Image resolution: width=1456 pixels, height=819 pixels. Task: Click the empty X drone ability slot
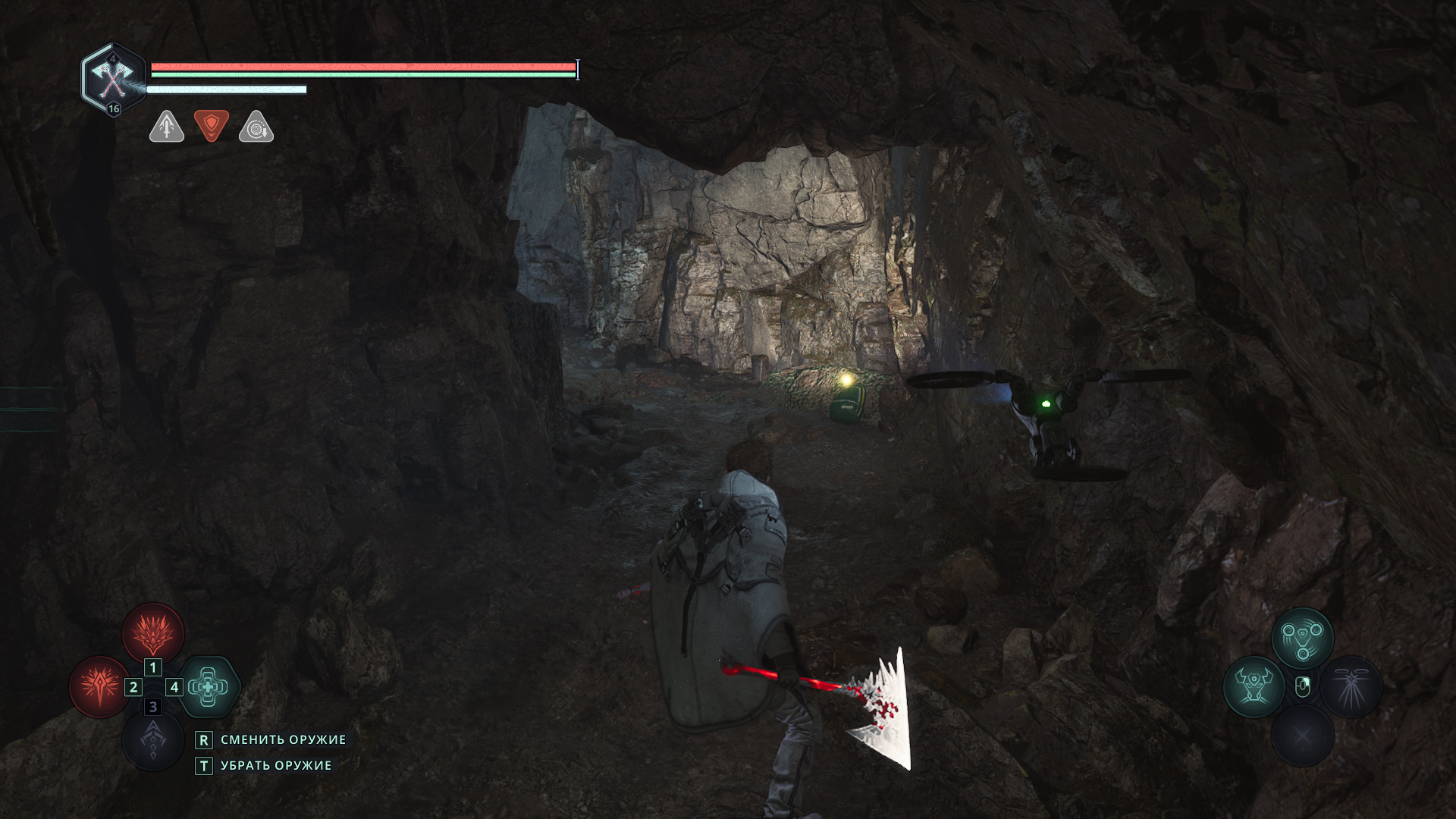pyautogui.click(x=1302, y=736)
